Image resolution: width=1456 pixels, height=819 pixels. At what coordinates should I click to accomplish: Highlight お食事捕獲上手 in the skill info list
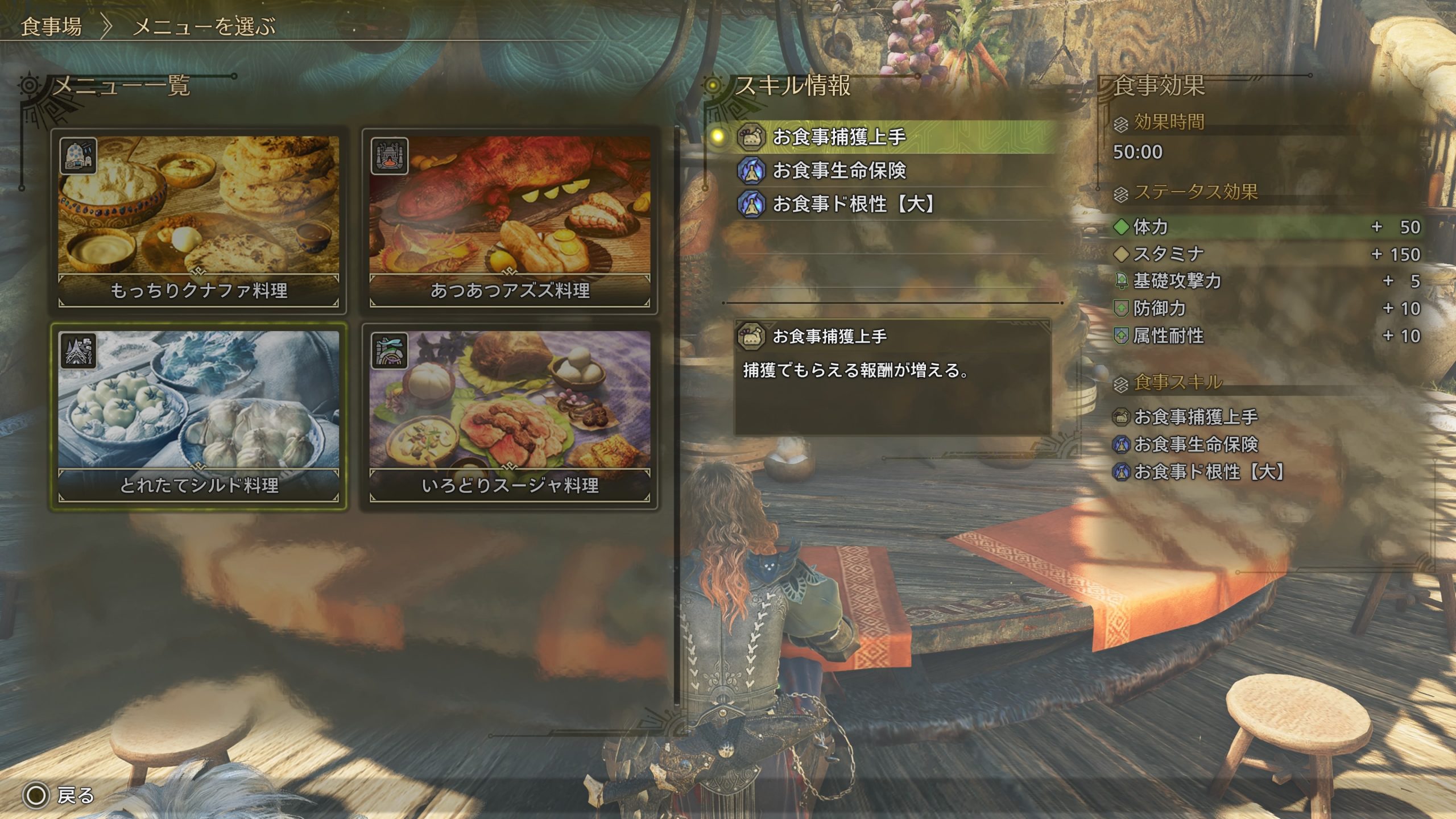click(838, 136)
